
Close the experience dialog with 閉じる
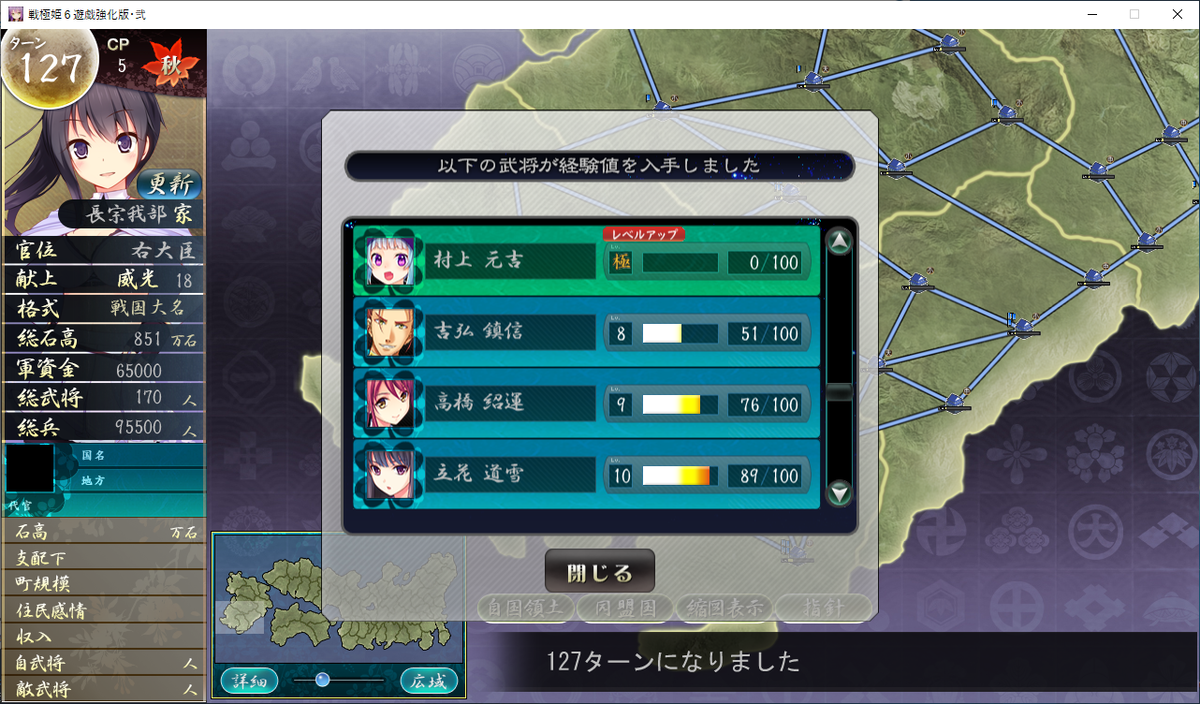pyautogui.click(x=599, y=572)
